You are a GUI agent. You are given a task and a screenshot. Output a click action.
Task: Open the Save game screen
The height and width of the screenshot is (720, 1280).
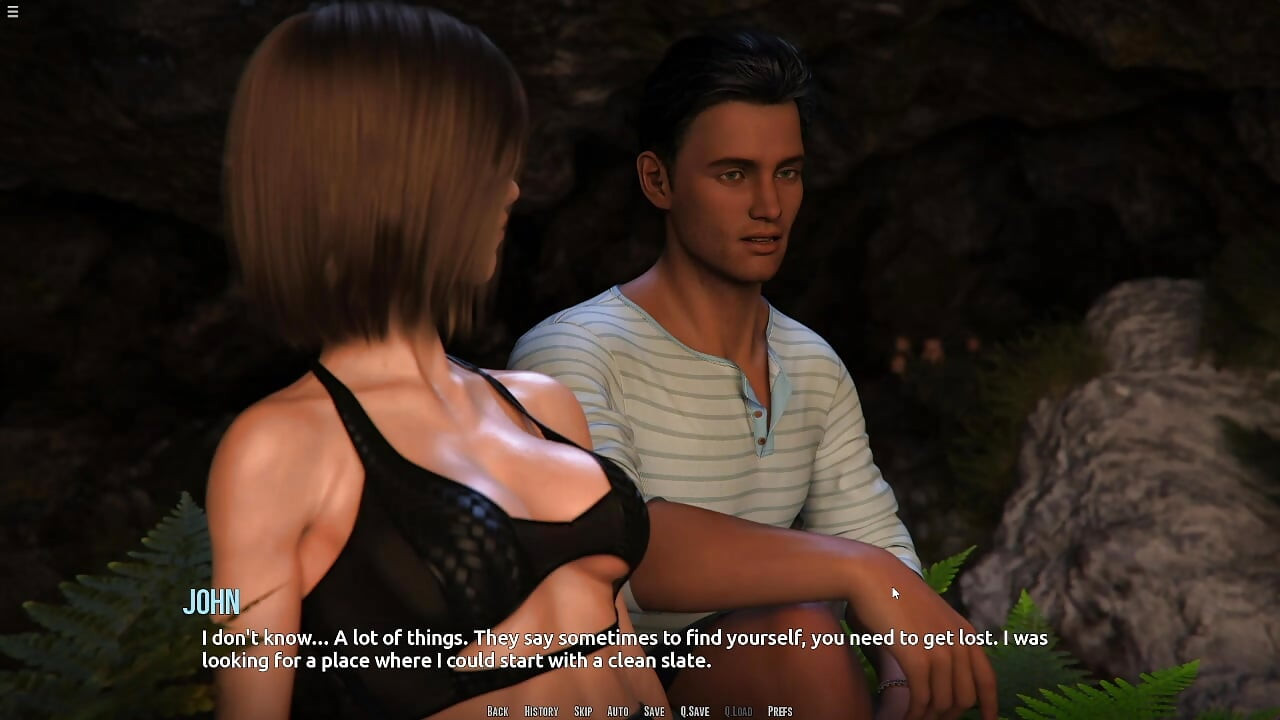654,711
